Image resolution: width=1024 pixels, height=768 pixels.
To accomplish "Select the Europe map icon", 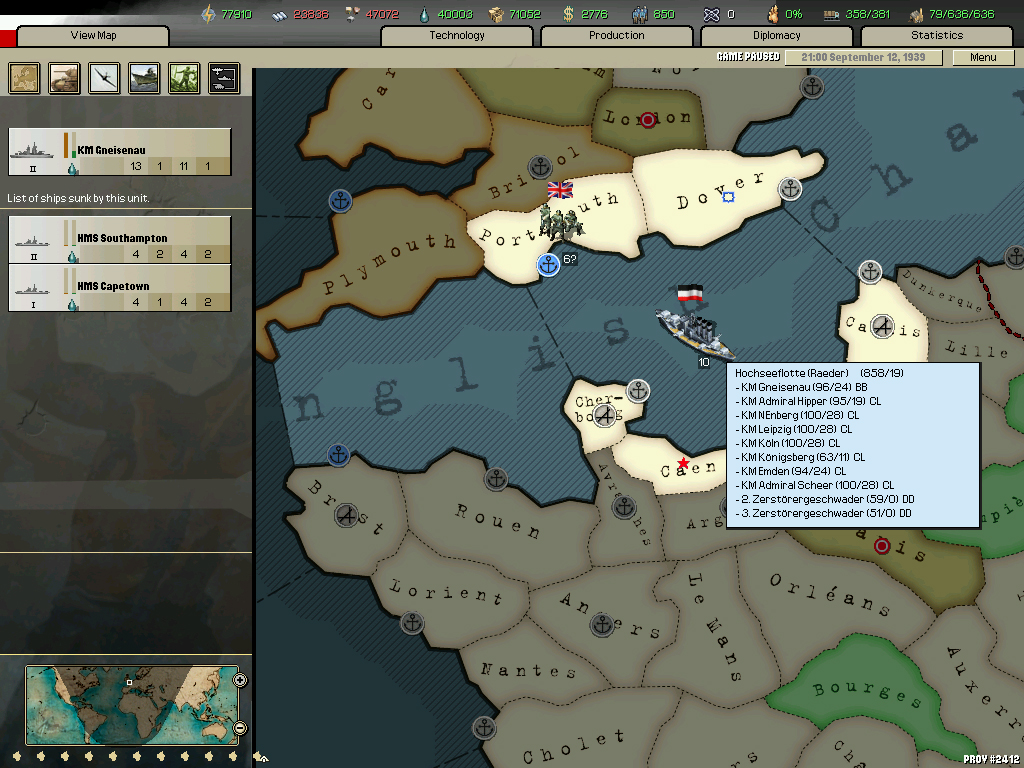I will (x=25, y=78).
